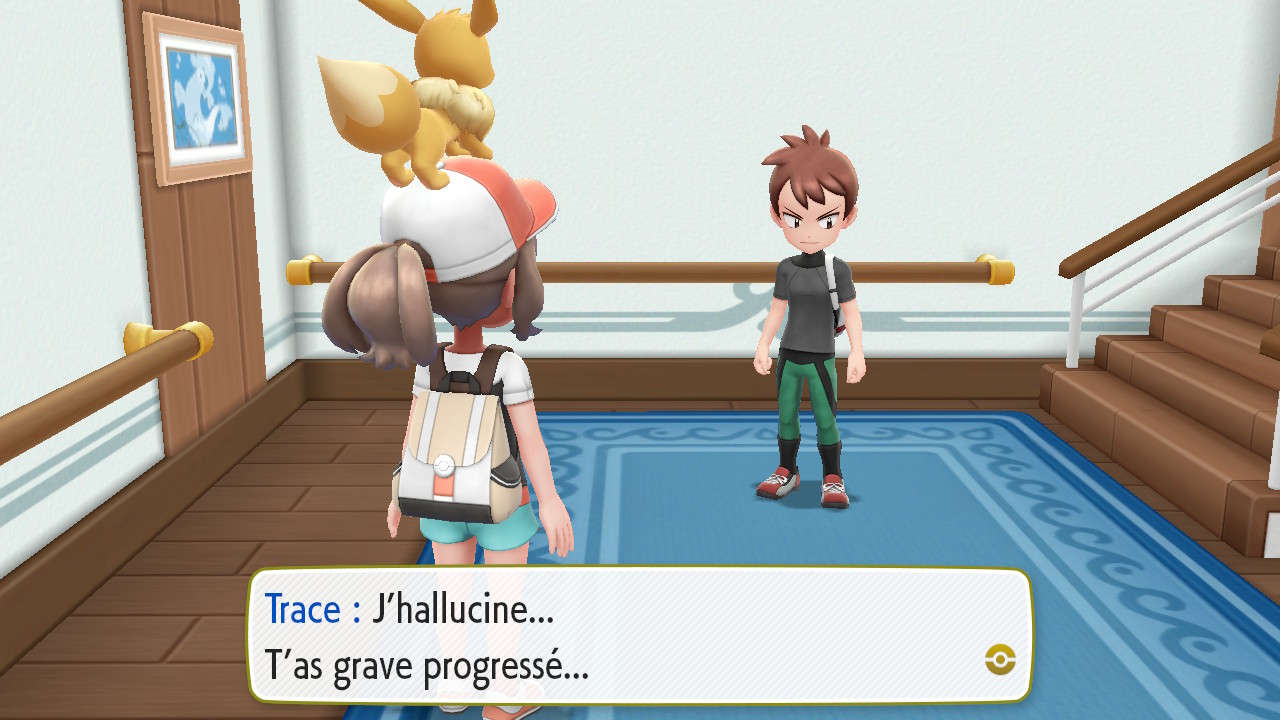The image size is (1280, 720).
Task: Click the Poké Ball continue indicator
Action: tap(1000, 658)
